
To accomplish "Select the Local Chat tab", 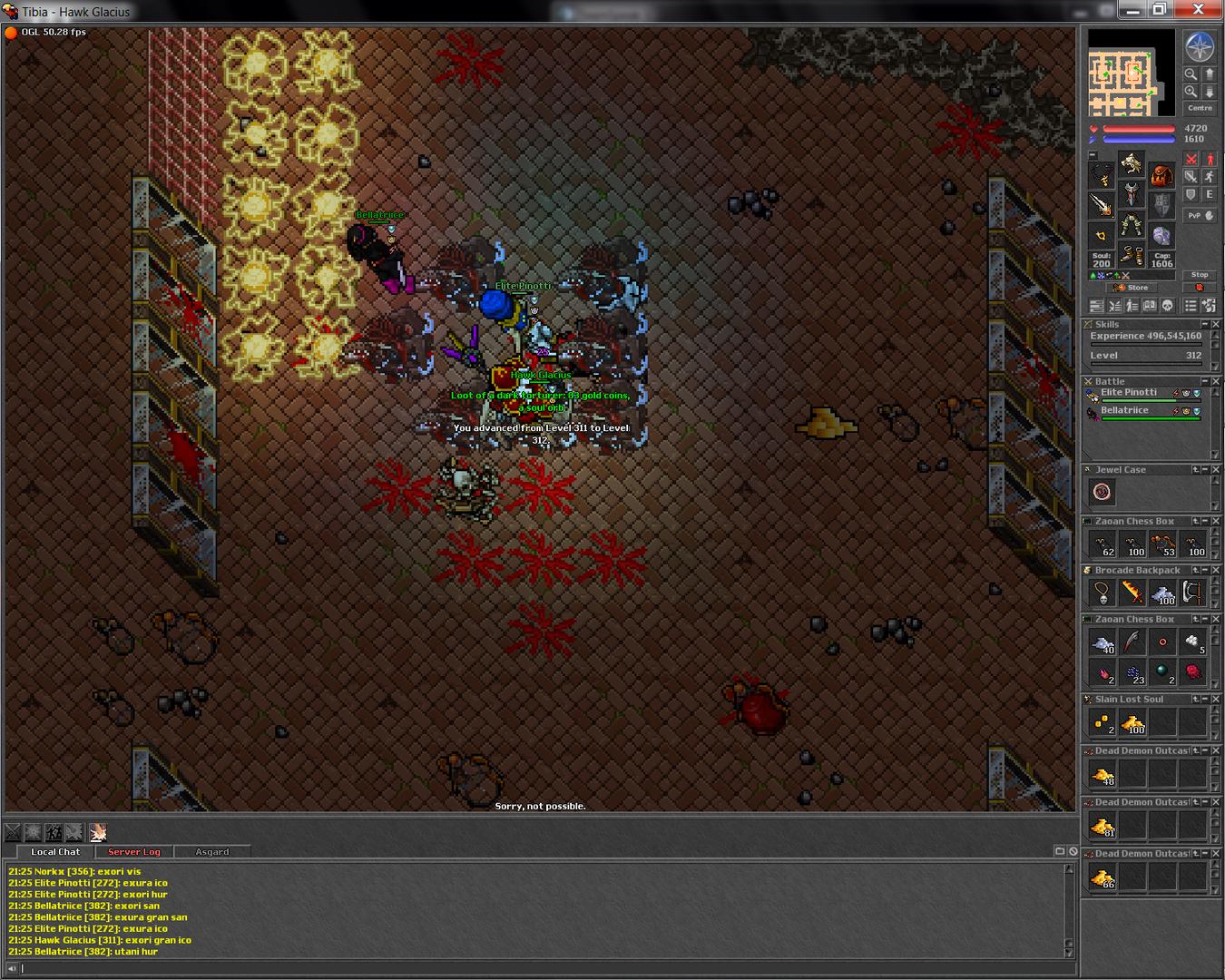I will pyautogui.click(x=55, y=852).
